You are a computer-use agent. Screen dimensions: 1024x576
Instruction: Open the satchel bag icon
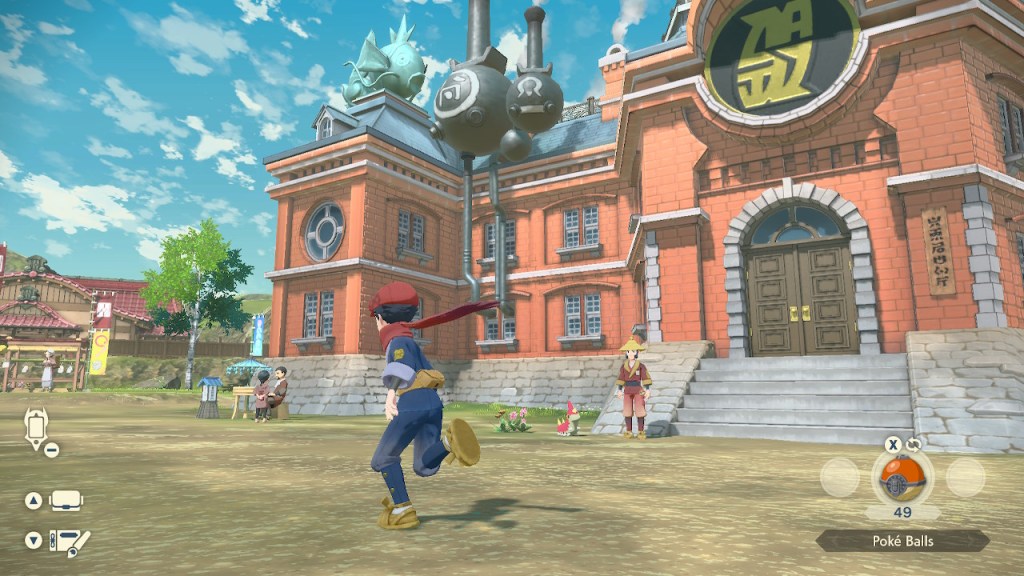[x=66, y=501]
